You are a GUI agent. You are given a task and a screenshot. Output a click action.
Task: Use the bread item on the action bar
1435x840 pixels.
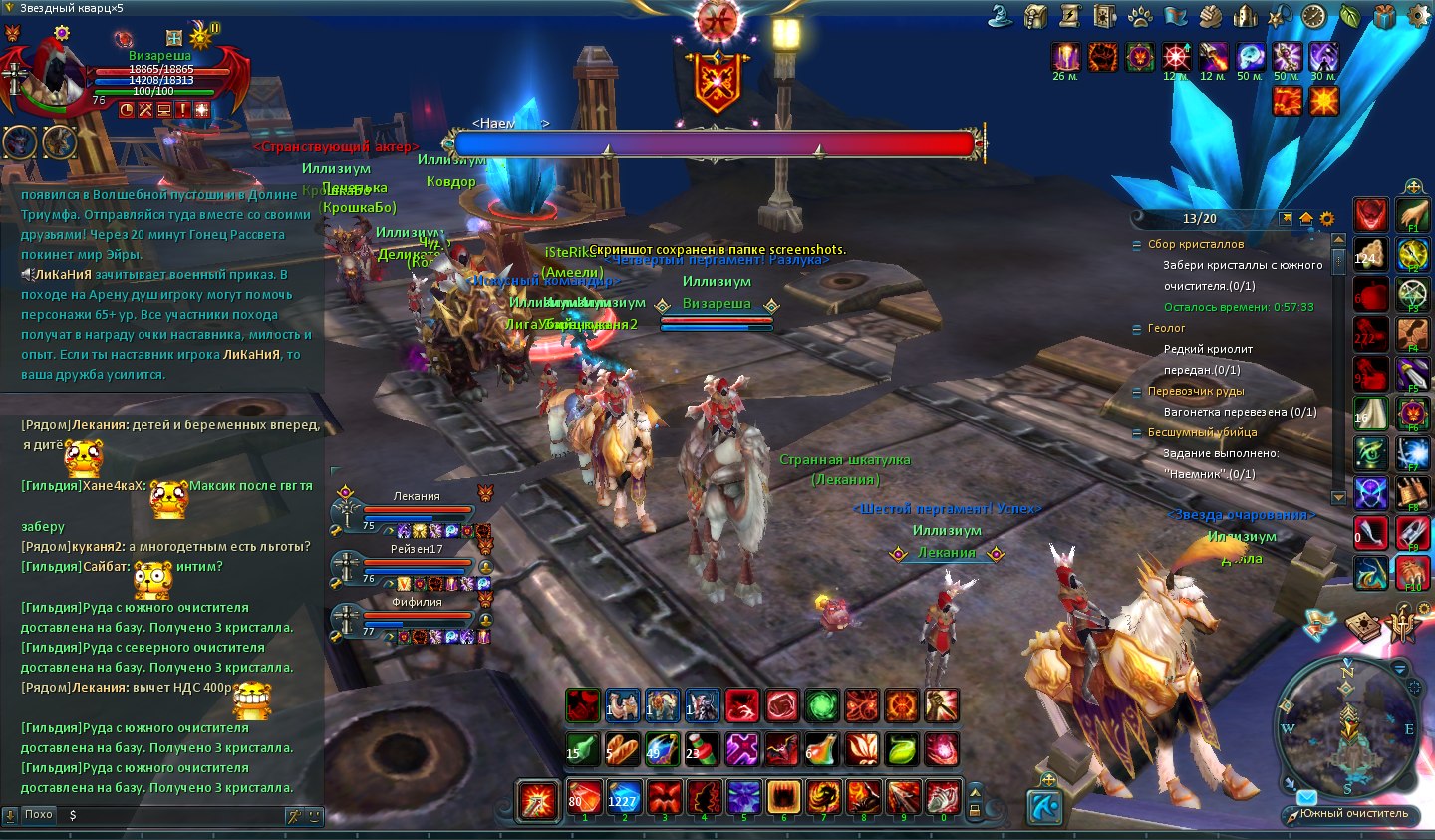622,748
